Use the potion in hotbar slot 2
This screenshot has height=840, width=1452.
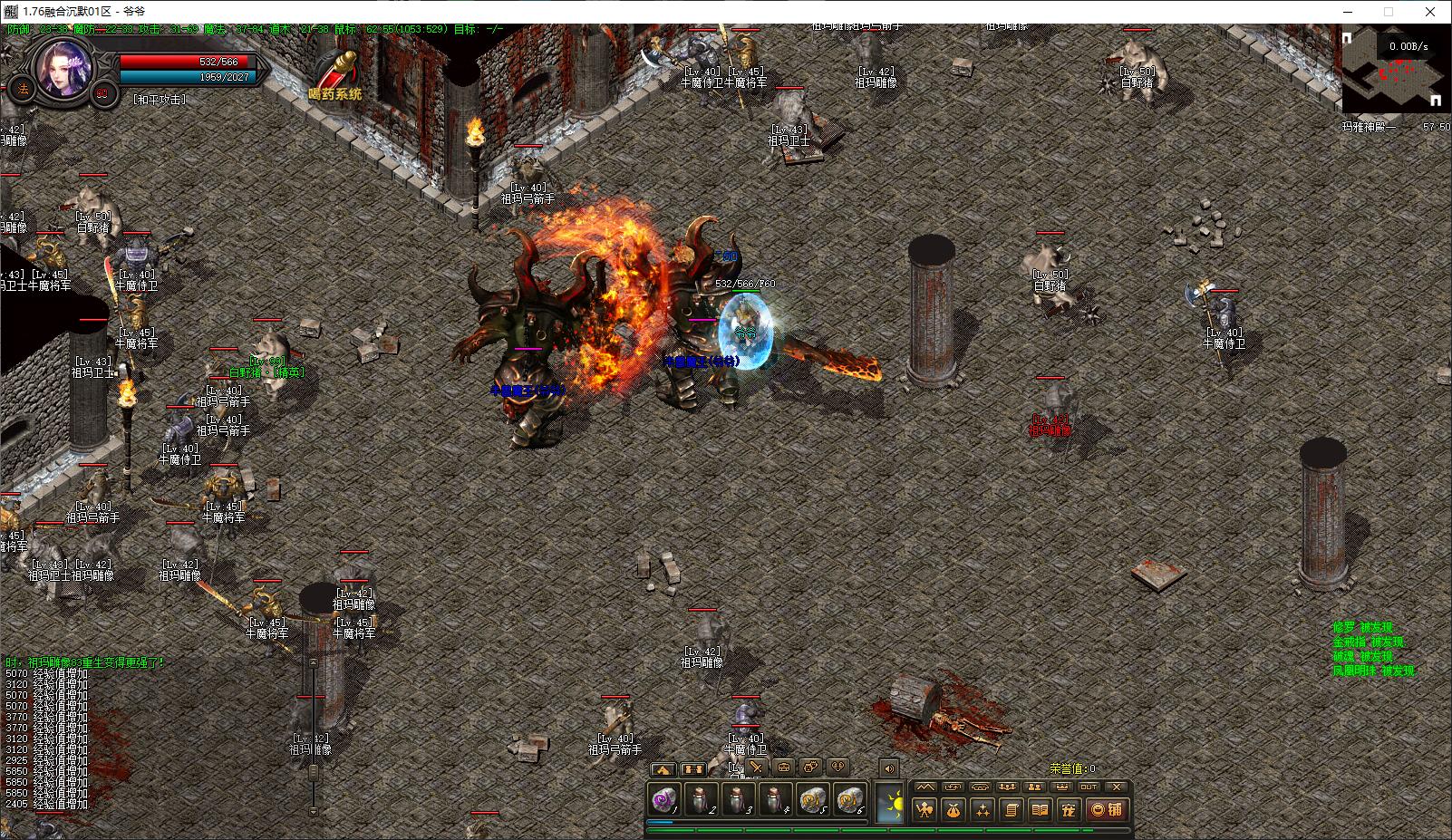(x=701, y=801)
